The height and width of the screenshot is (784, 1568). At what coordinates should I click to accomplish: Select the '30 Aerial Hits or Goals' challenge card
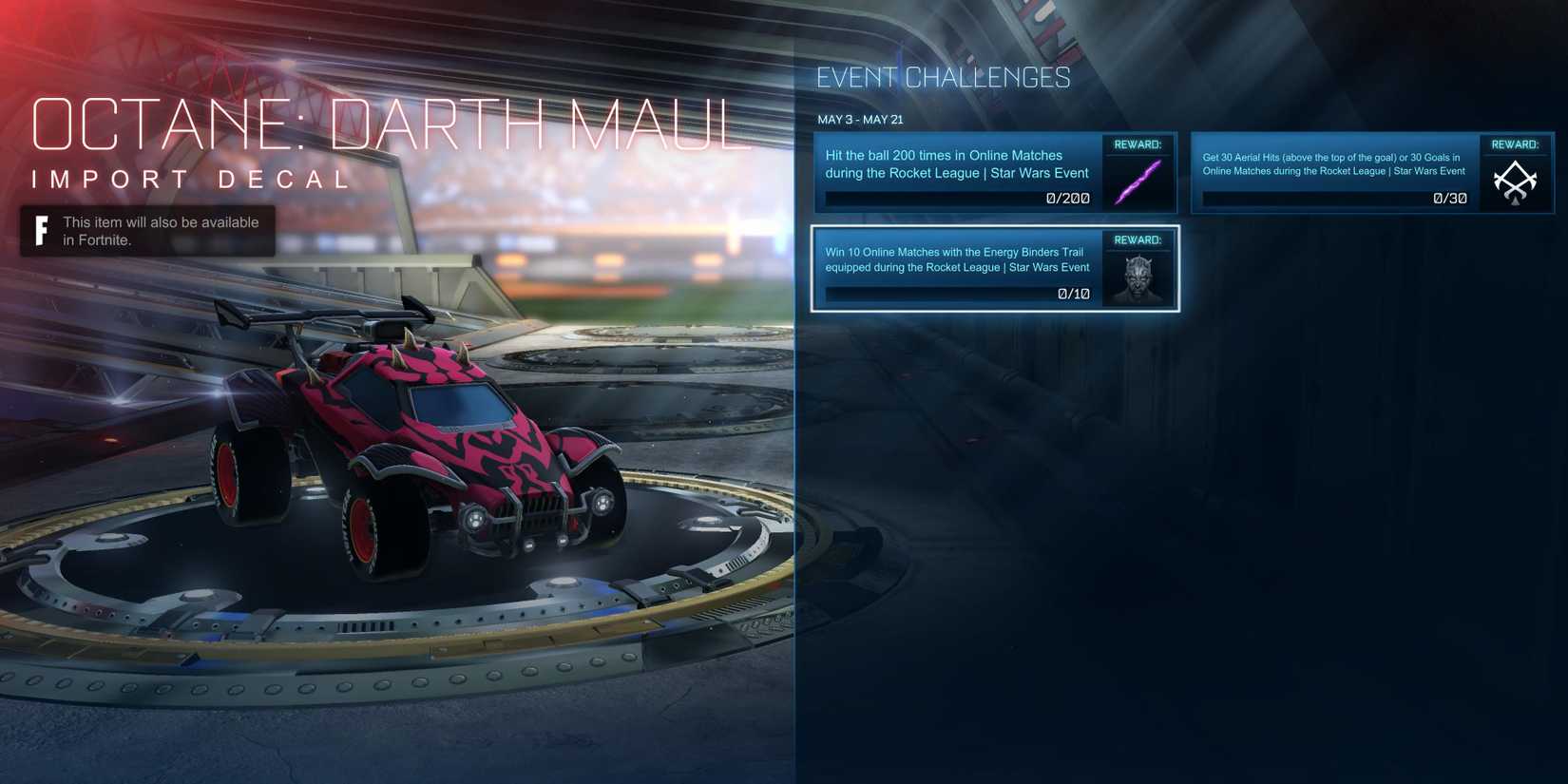coord(1330,173)
